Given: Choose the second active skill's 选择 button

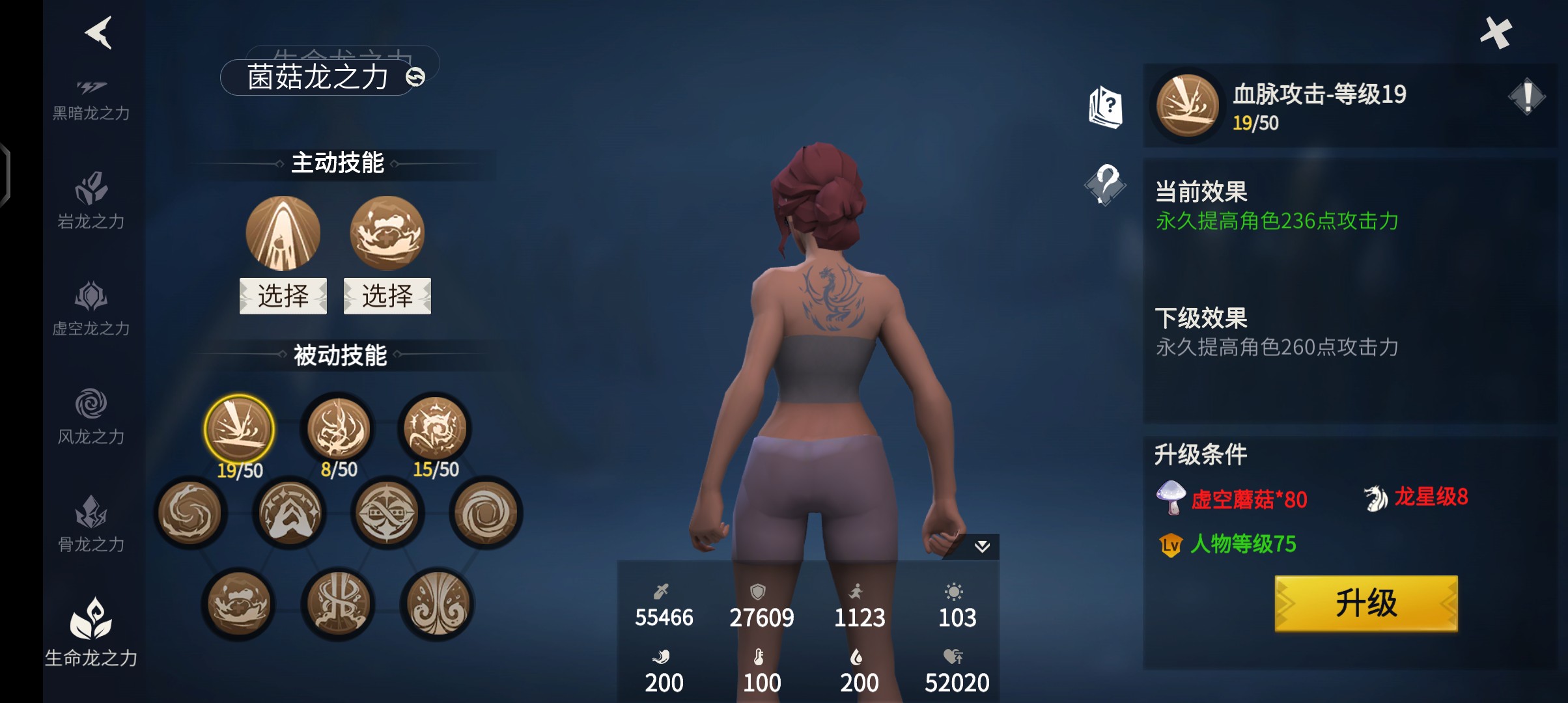Looking at the screenshot, I should pyautogui.click(x=387, y=296).
